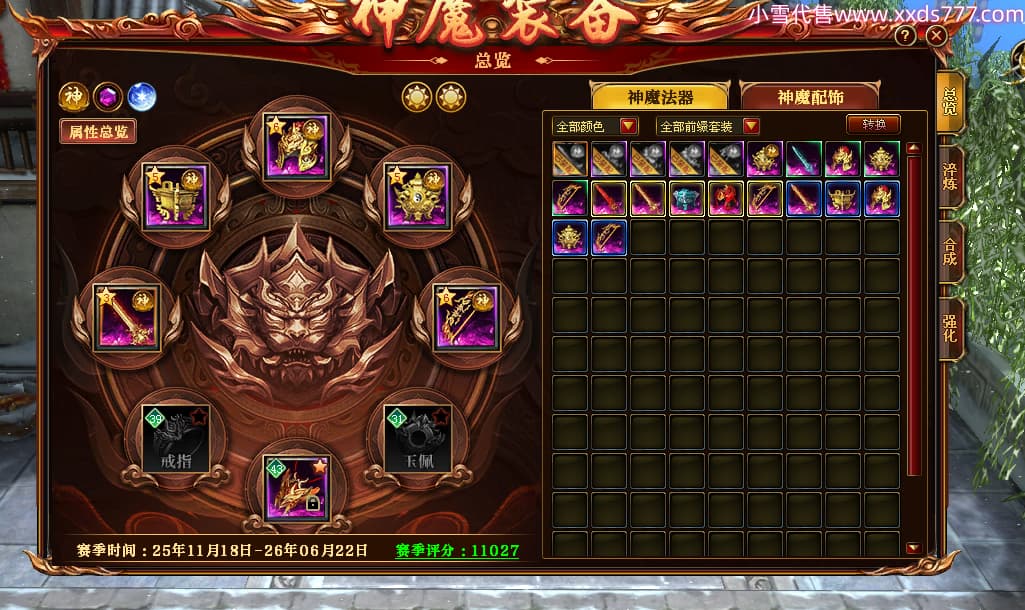Select the 强化 side tab
The height and width of the screenshot is (610, 1025).
point(950,327)
